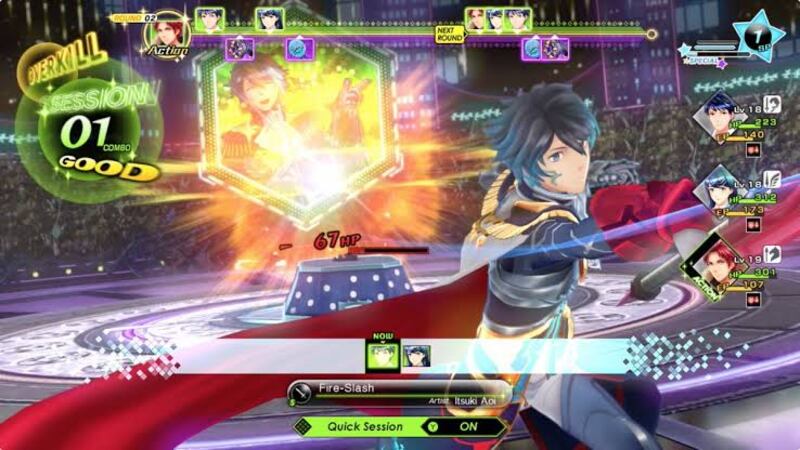The height and width of the screenshot is (450, 800).
Task: Click the red-haired Action portrait in turn order
Action: point(166,32)
